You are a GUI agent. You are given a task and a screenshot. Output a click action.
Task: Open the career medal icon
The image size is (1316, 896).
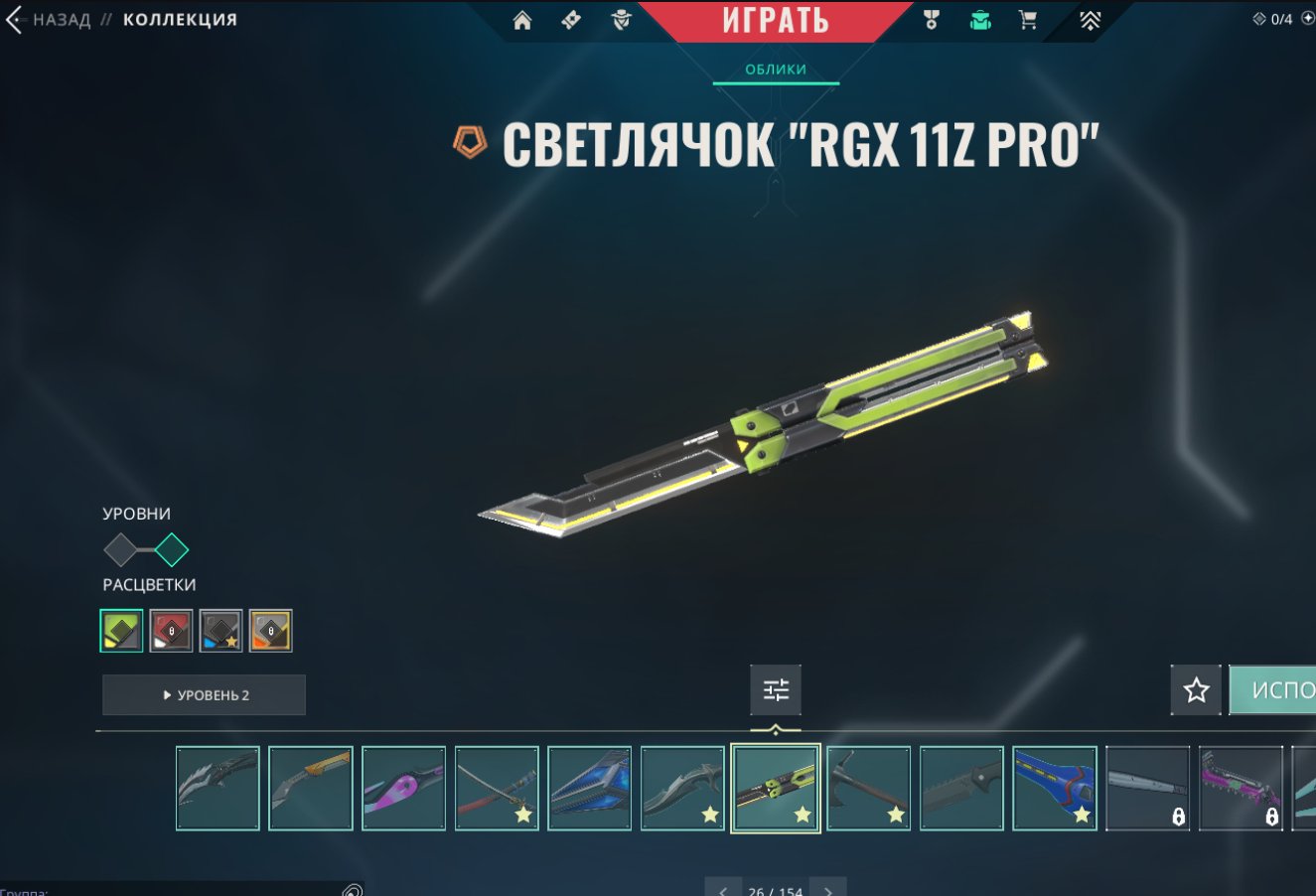click(931, 19)
